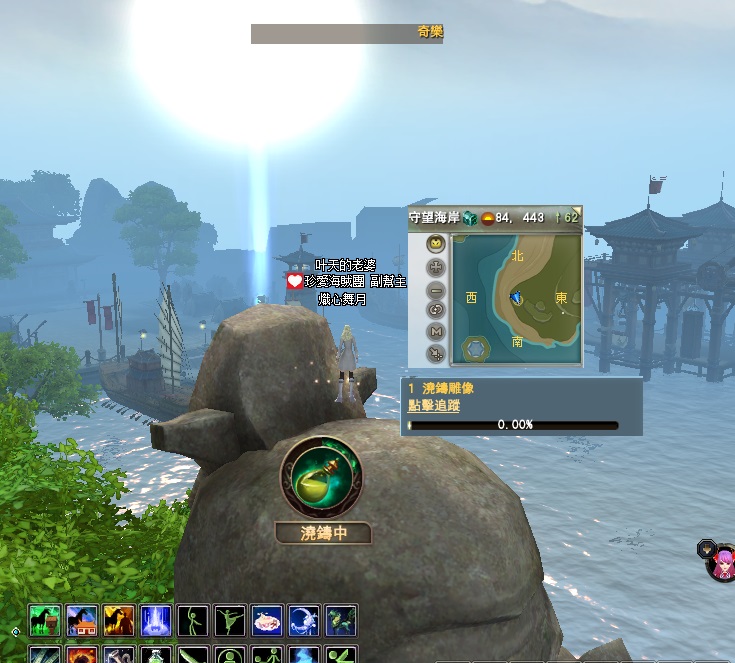This screenshot has height=663, width=735.
Task: Click the yellow face button beside minimap
Action: 436,244
